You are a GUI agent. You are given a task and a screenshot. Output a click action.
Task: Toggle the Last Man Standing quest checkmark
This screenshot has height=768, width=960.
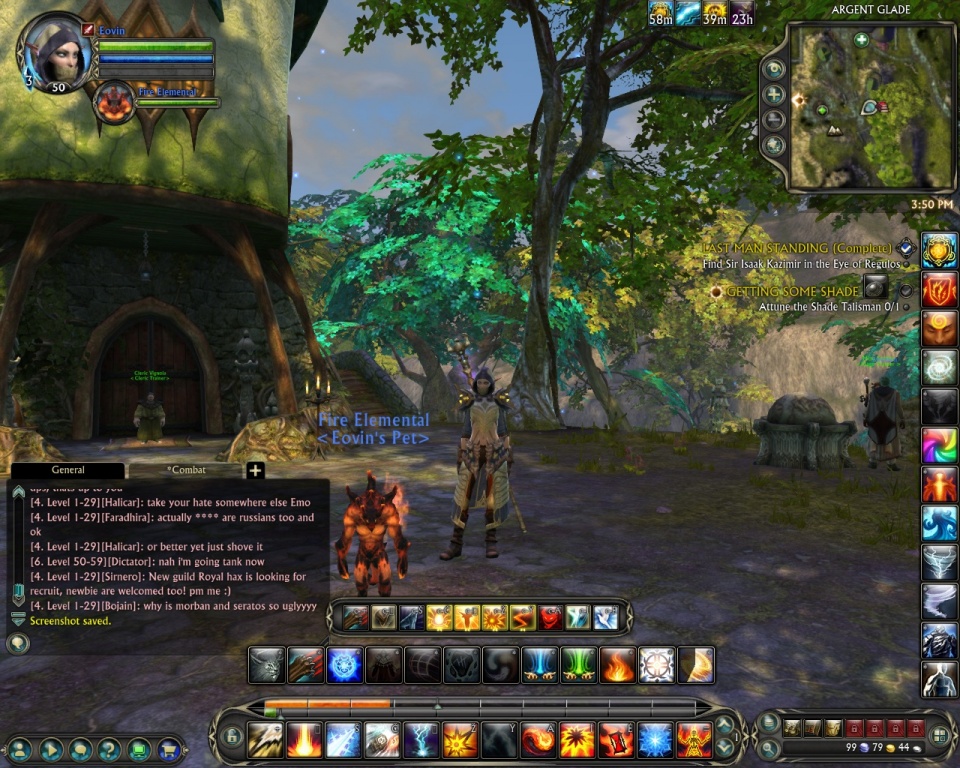point(906,247)
